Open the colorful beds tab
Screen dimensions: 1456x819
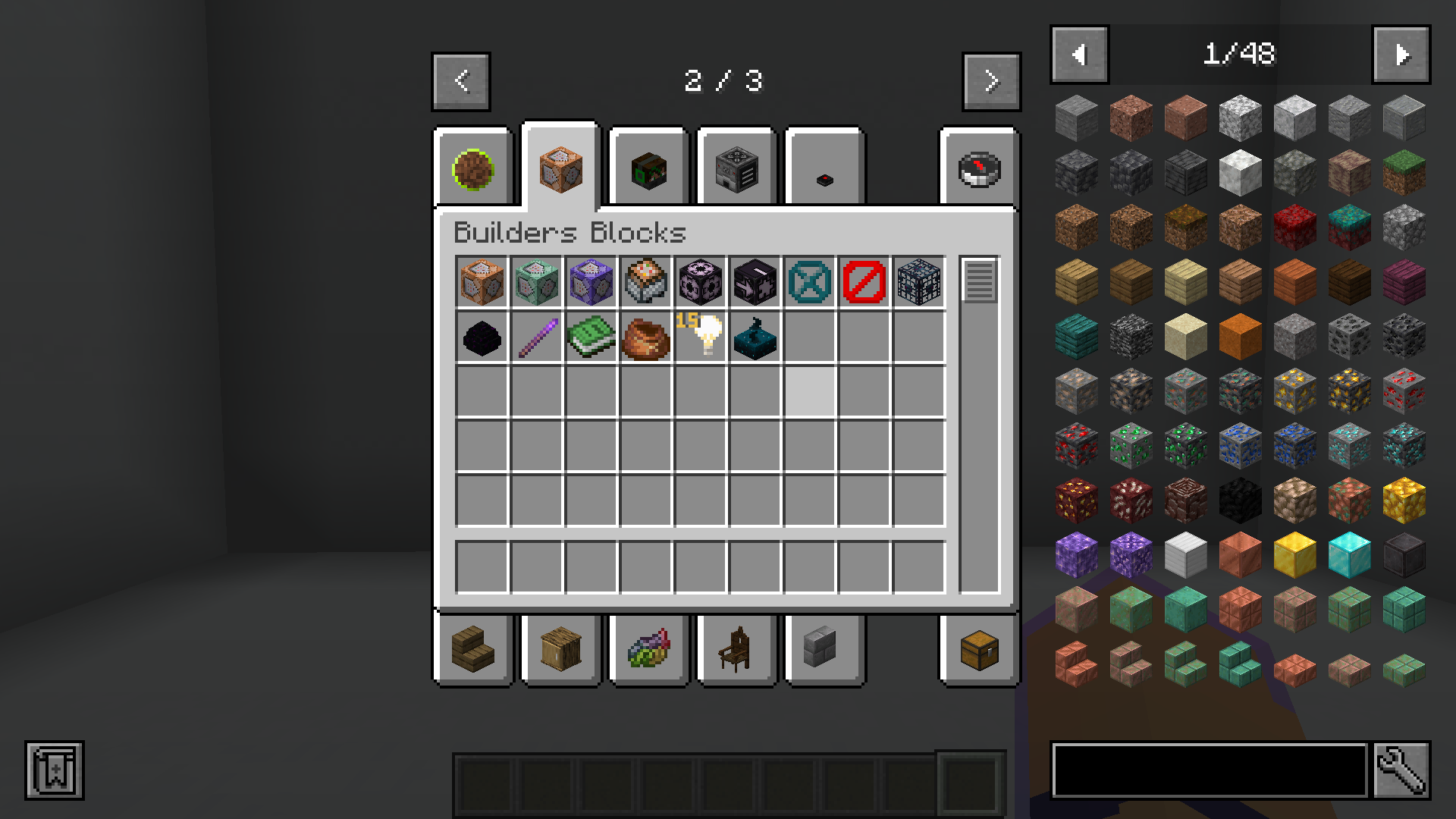[x=648, y=650]
